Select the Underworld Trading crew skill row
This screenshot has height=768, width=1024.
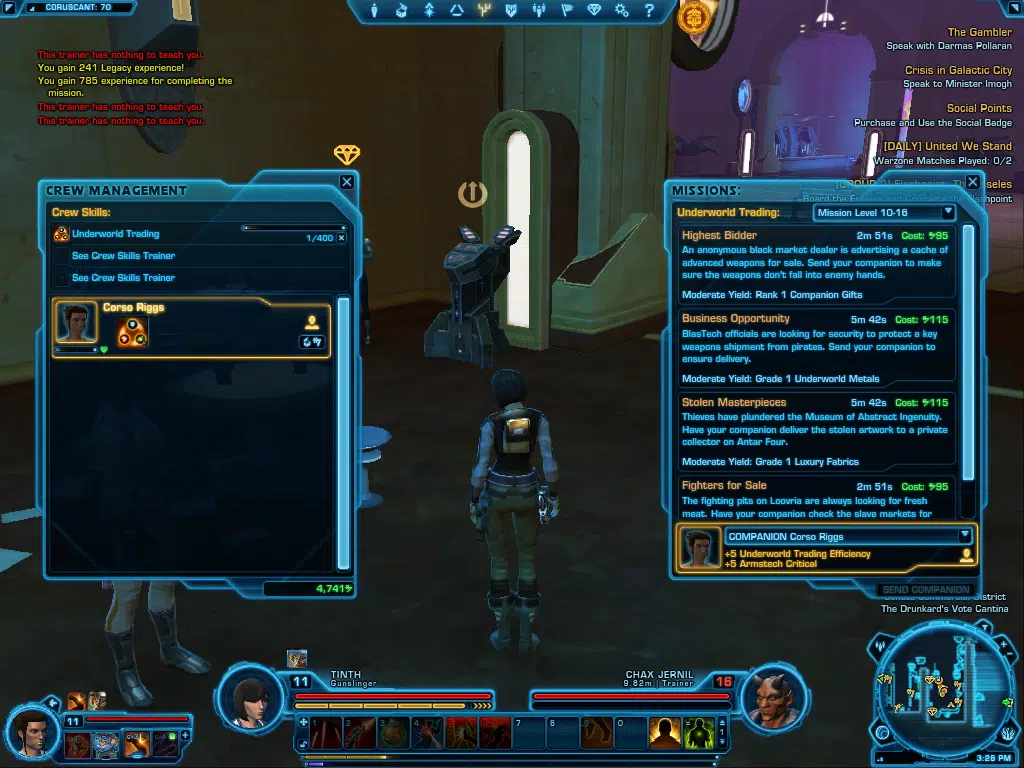pyautogui.click(x=150, y=234)
